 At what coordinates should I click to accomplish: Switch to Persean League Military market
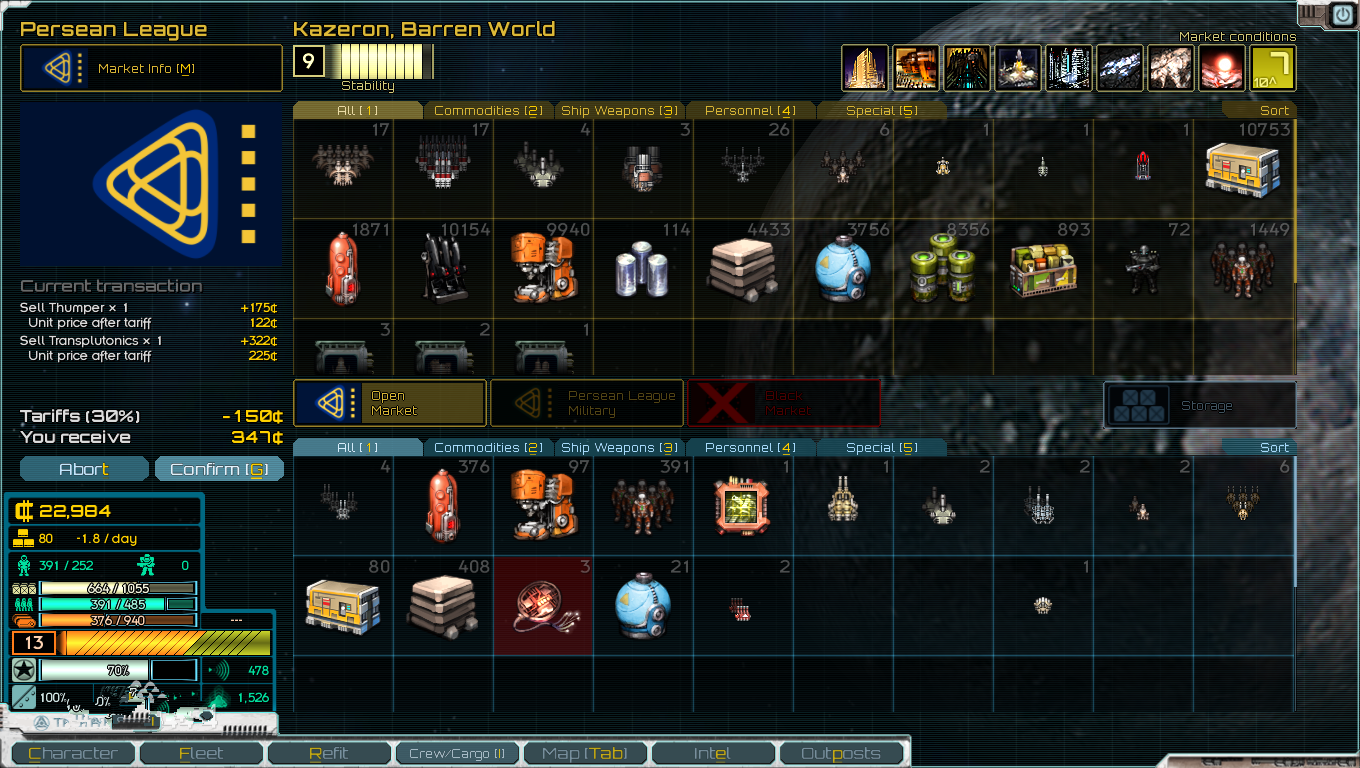tap(586, 403)
